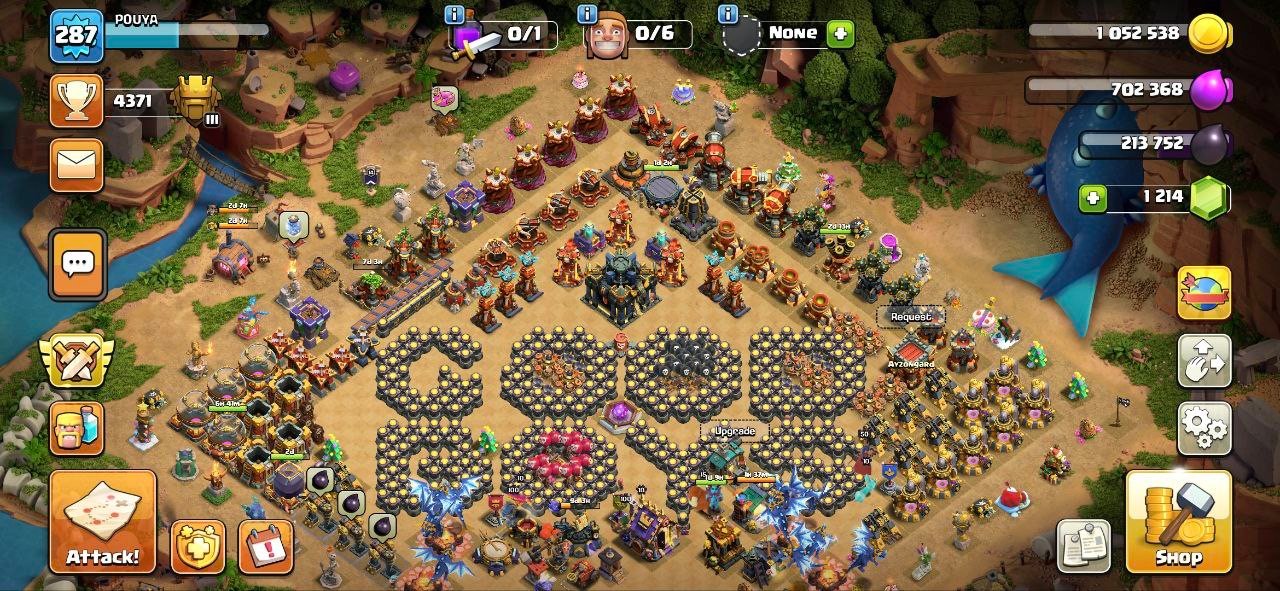Open the mail inbox
This screenshot has height=591, width=1280.
point(76,164)
